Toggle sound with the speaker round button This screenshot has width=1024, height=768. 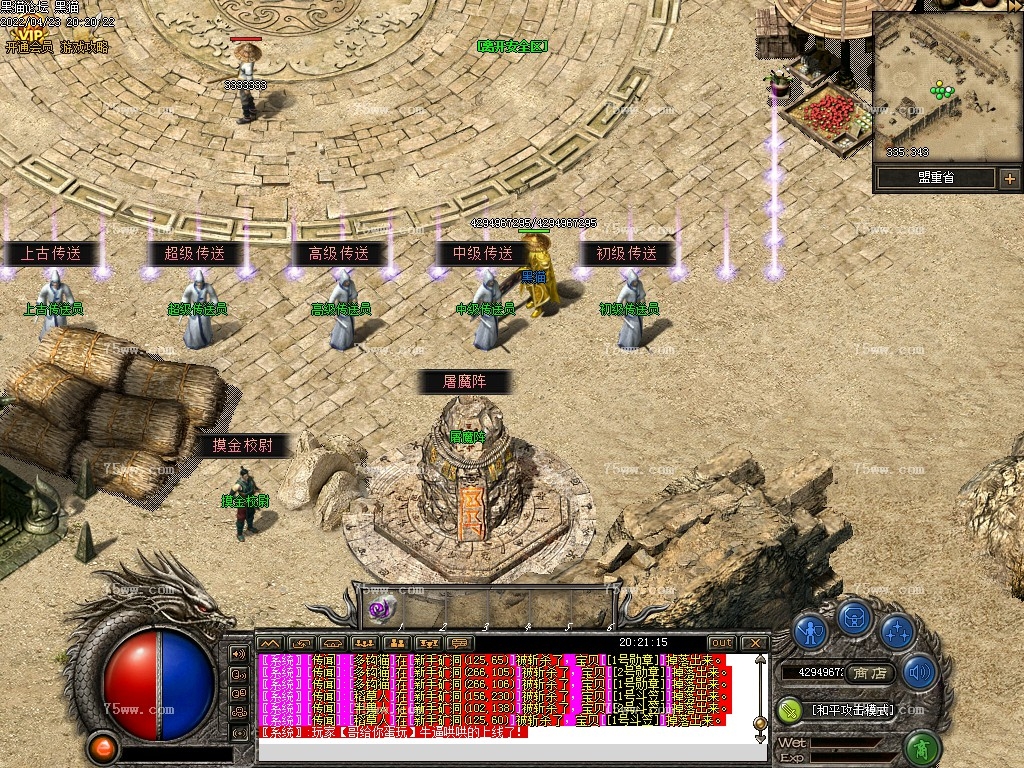click(918, 672)
